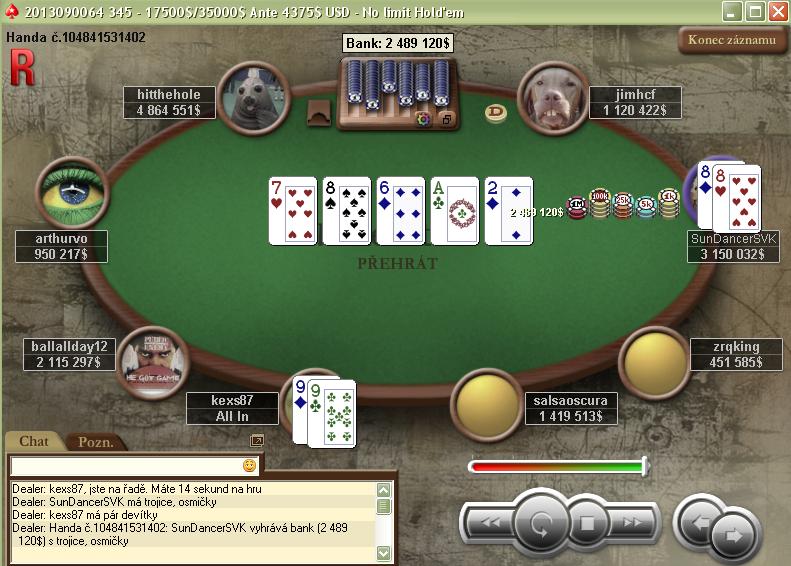Screen dimensions: 791x566
Task: Replay the hand with the circular arrow
Action: point(541,522)
